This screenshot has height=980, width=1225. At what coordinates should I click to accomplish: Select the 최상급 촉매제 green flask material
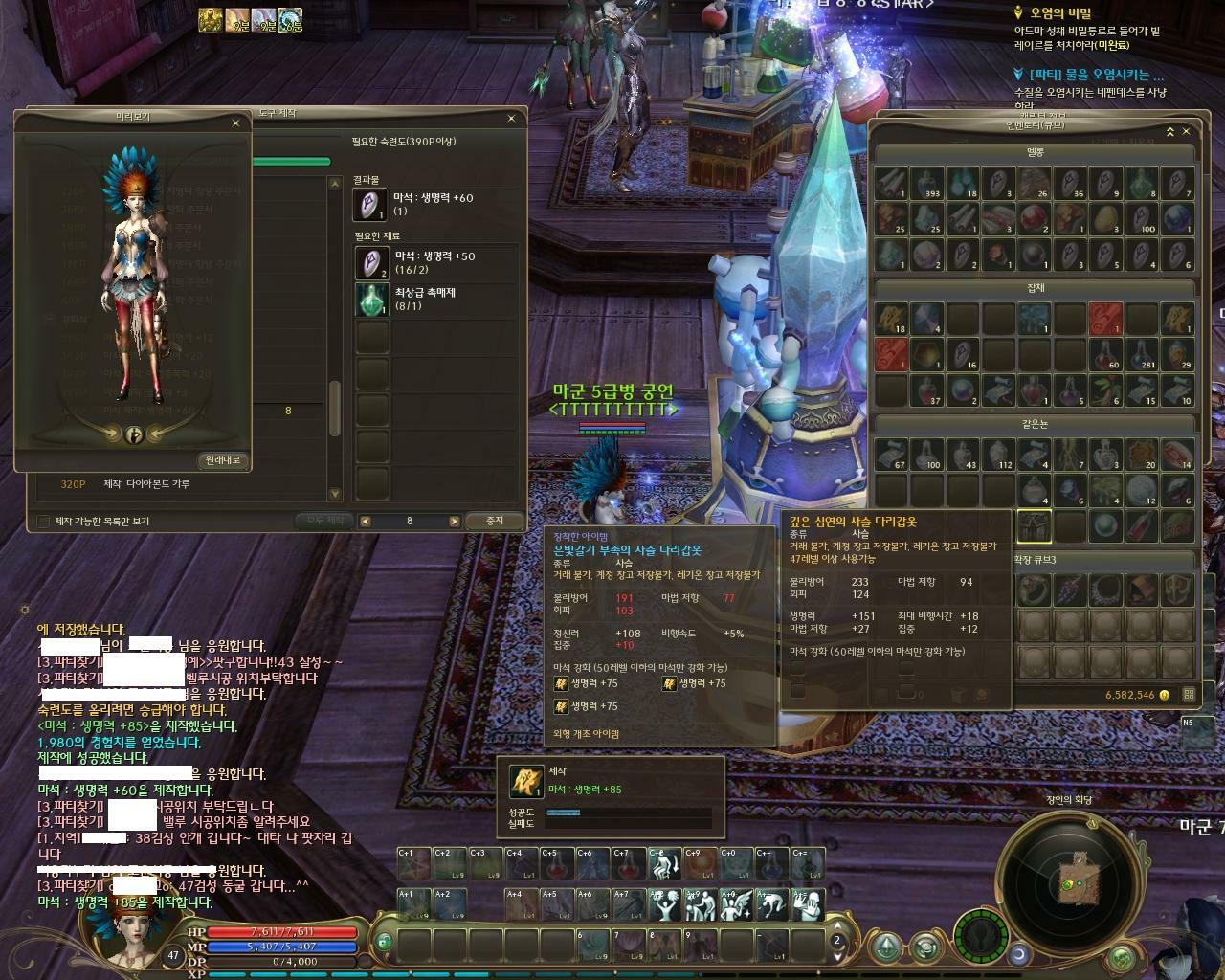(371, 299)
